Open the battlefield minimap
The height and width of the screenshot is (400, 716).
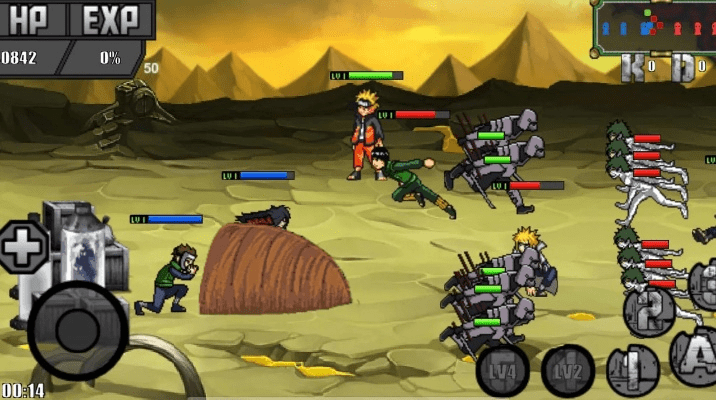(x=654, y=27)
